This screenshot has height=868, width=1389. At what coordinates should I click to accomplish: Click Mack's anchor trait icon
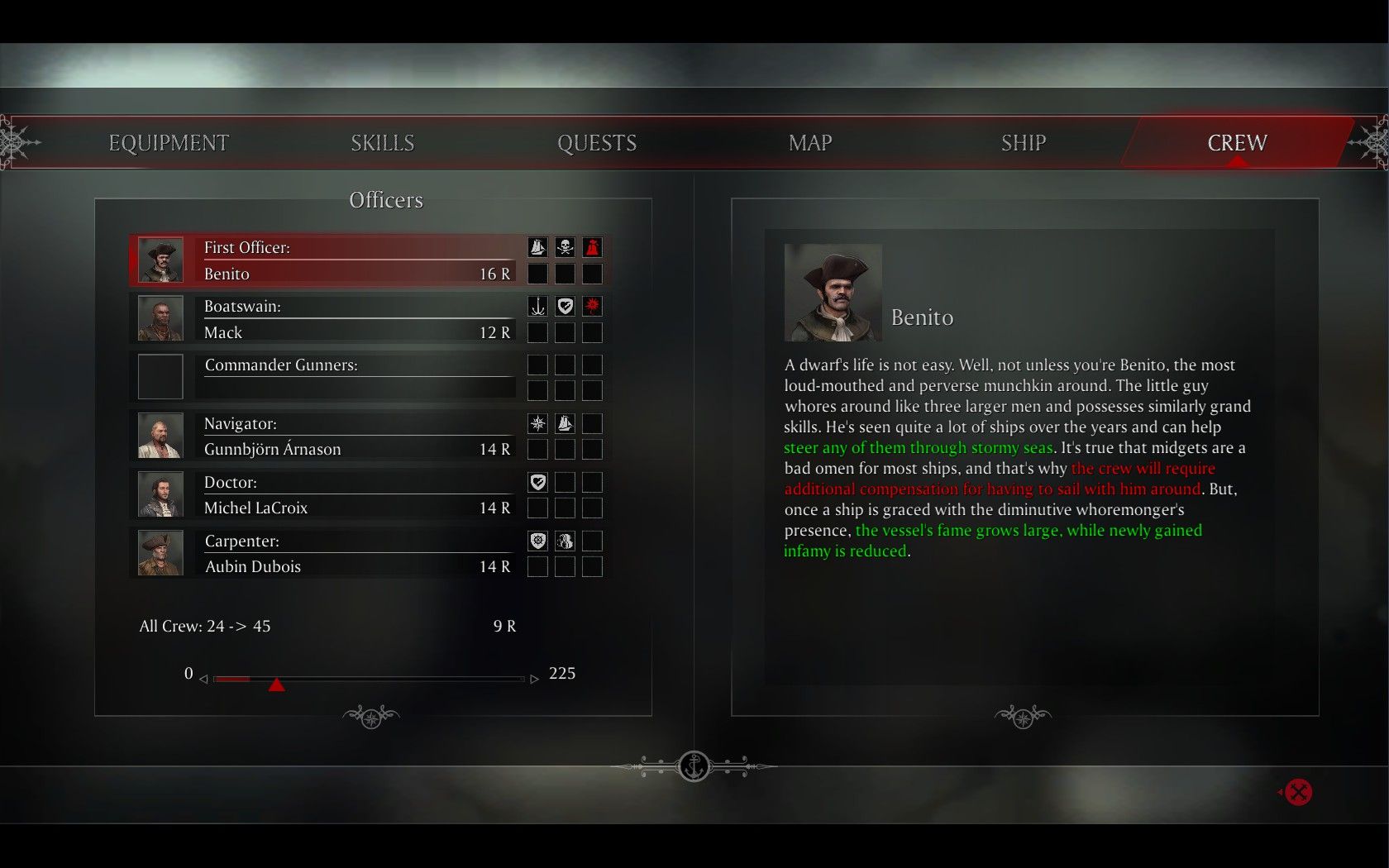coord(537,307)
